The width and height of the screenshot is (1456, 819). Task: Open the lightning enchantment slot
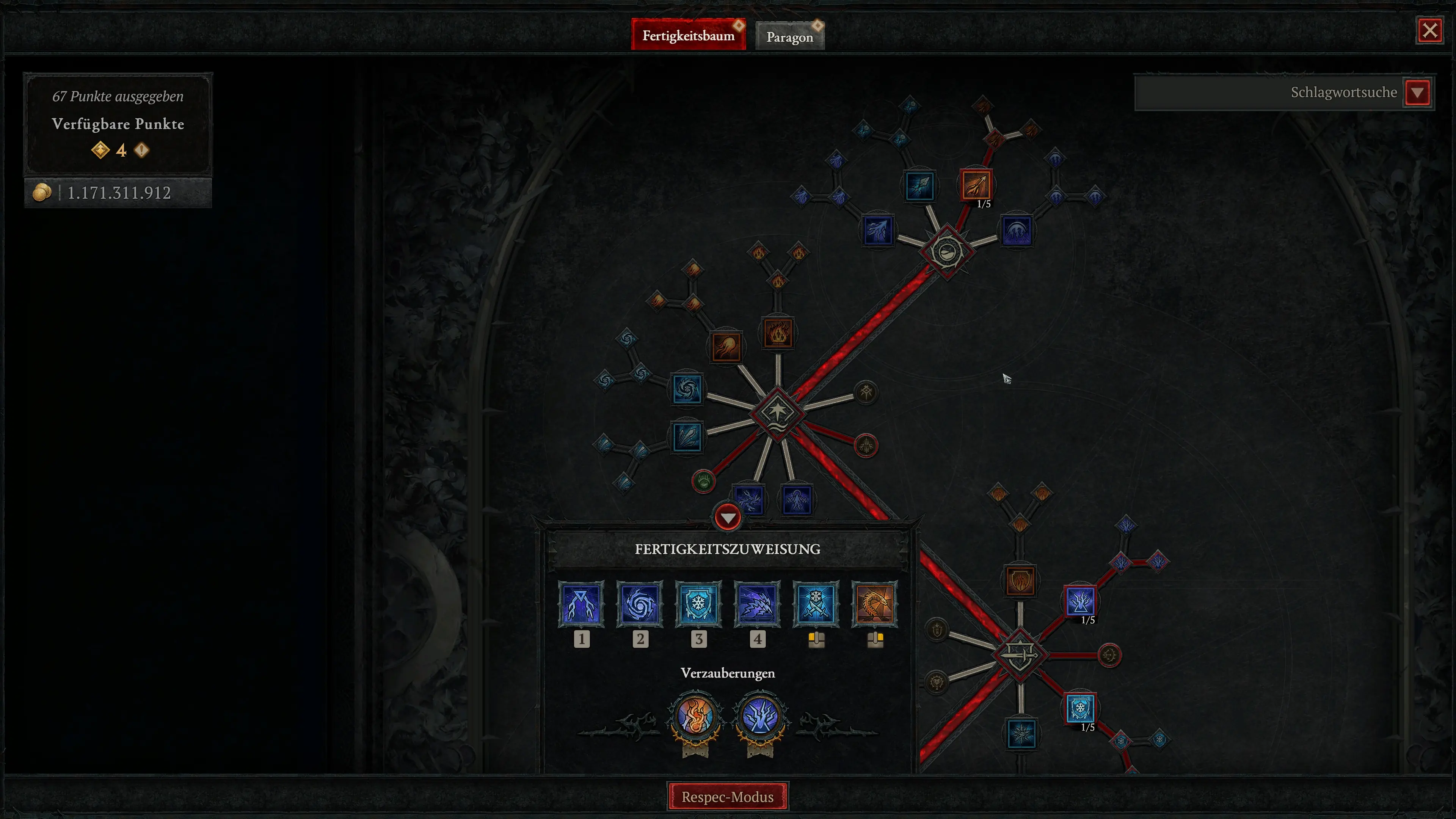pyautogui.click(x=760, y=717)
